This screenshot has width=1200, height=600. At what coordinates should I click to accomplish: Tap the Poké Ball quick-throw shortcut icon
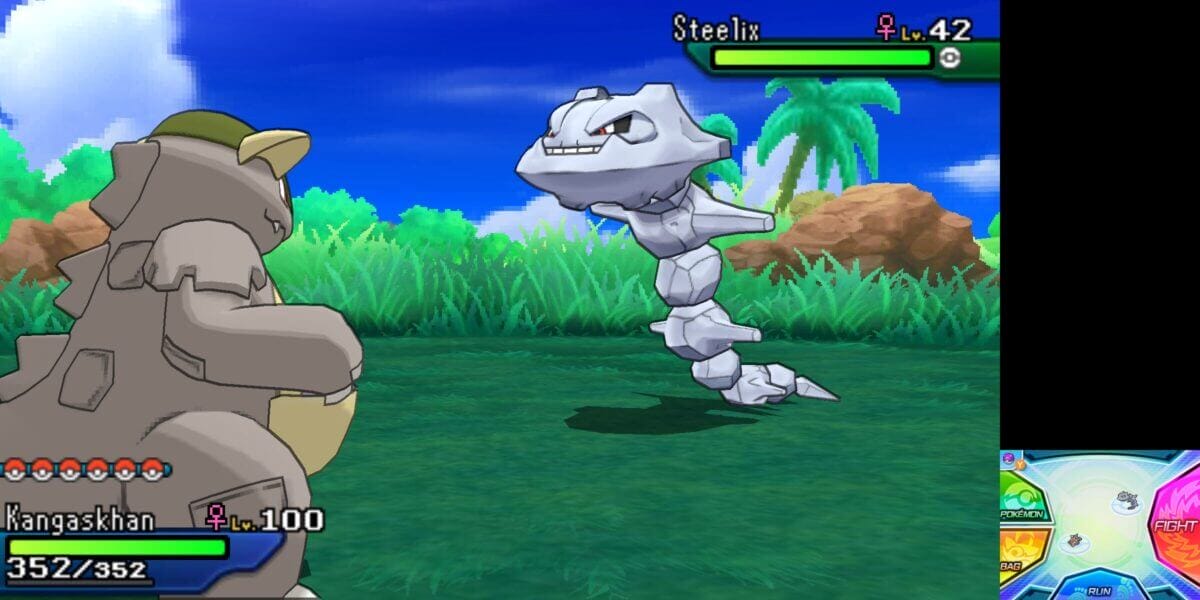[1009, 459]
